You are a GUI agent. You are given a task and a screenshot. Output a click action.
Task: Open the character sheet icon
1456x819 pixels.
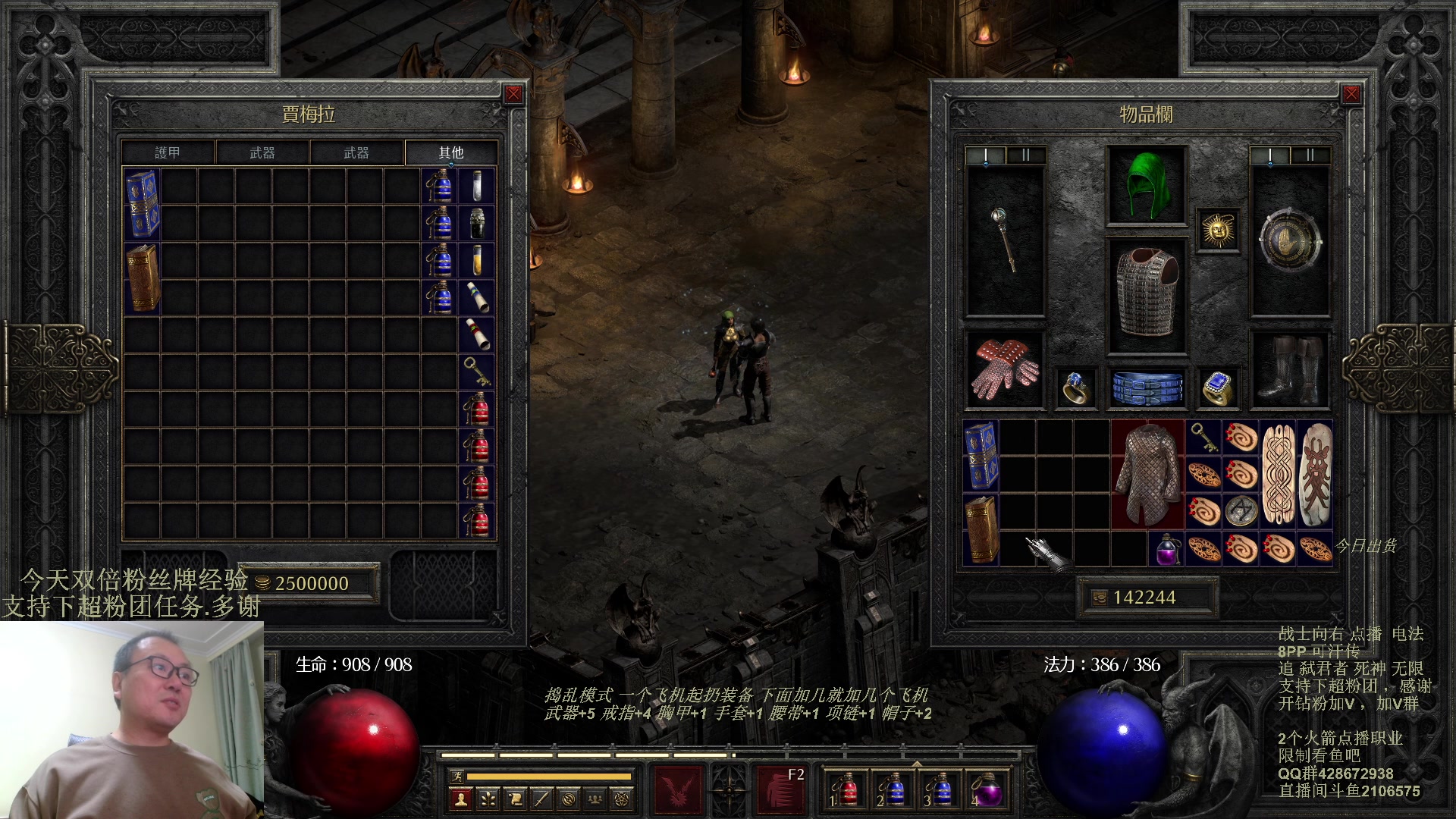click(460, 799)
